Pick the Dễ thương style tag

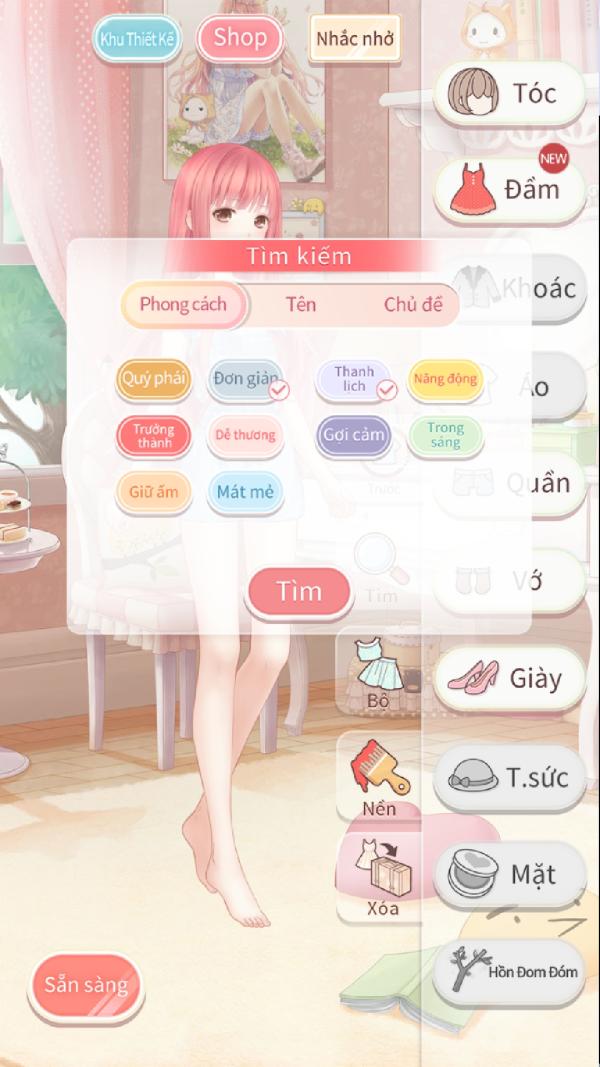[246, 435]
